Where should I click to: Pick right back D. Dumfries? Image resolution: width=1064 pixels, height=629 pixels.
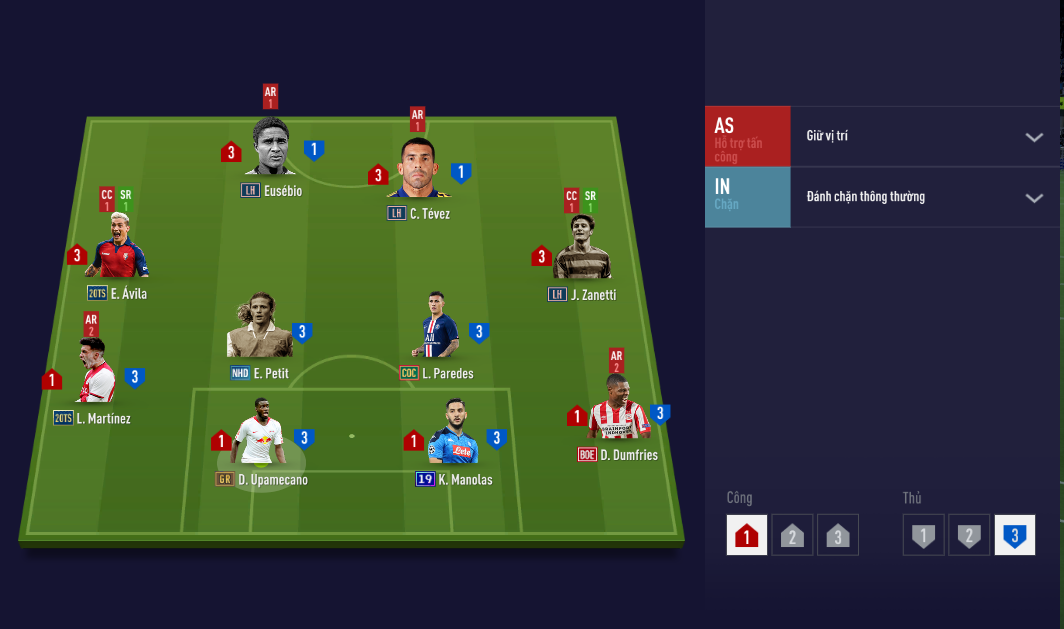[x=618, y=408]
